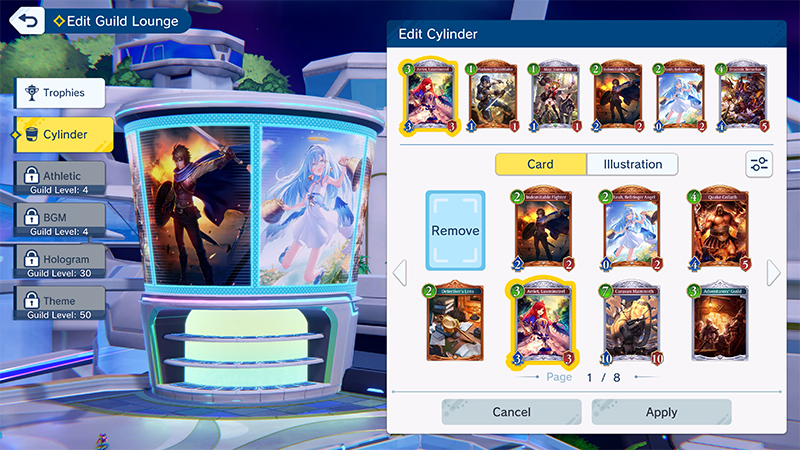800x450 pixels.
Task: Click the locked Athletic entry
Action: point(61,179)
